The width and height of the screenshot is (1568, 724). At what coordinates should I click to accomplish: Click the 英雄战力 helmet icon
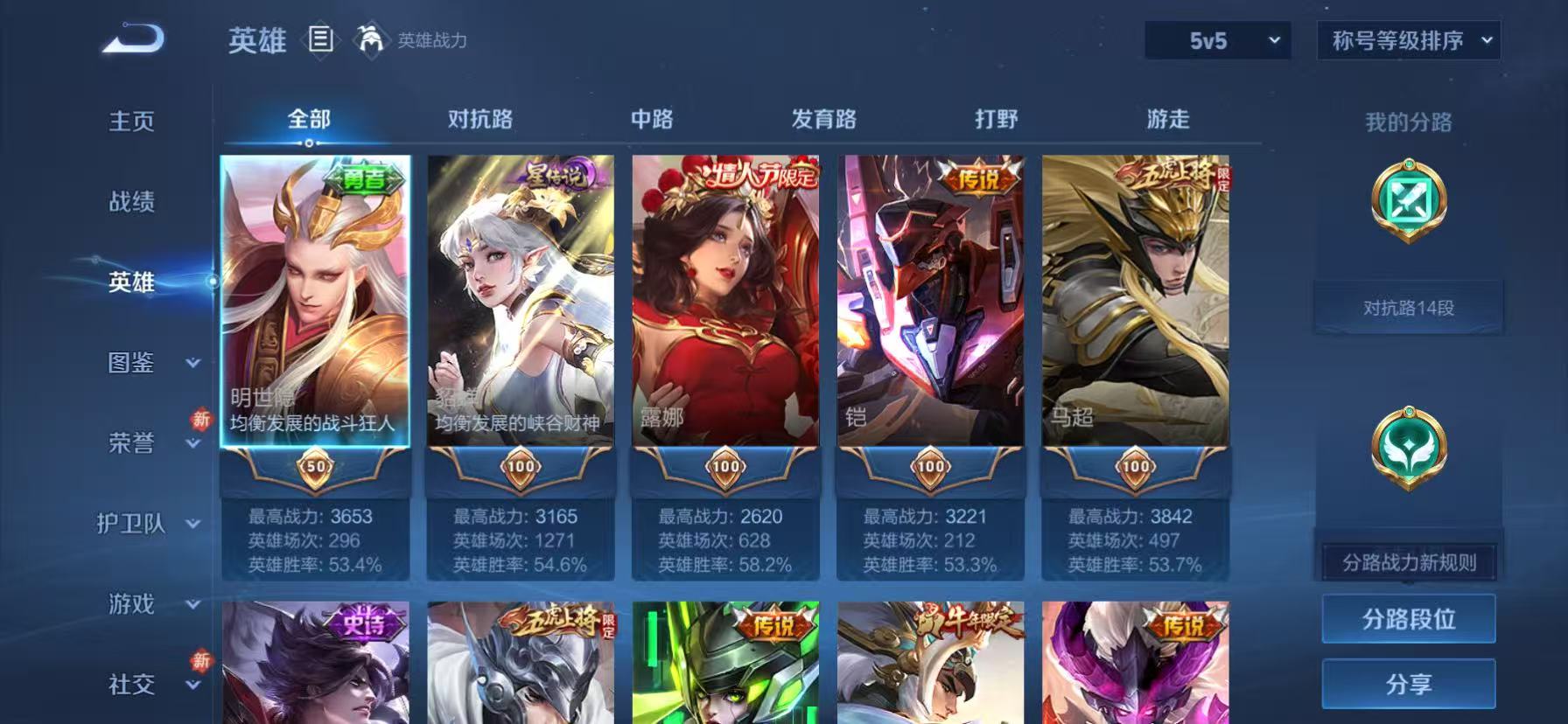[x=368, y=40]
